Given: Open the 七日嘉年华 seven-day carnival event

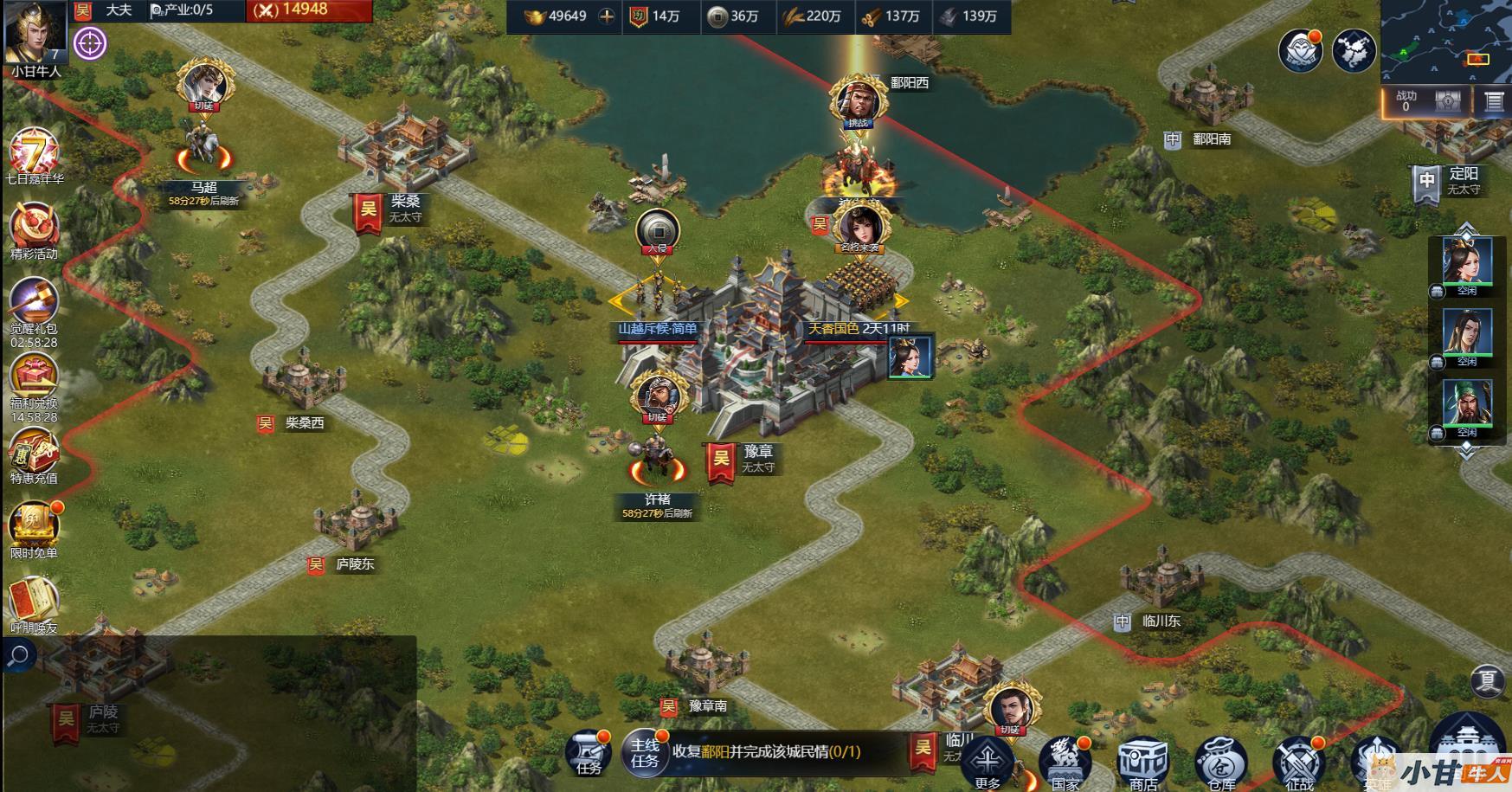Looking at the screenshot, I should [34, 154].
